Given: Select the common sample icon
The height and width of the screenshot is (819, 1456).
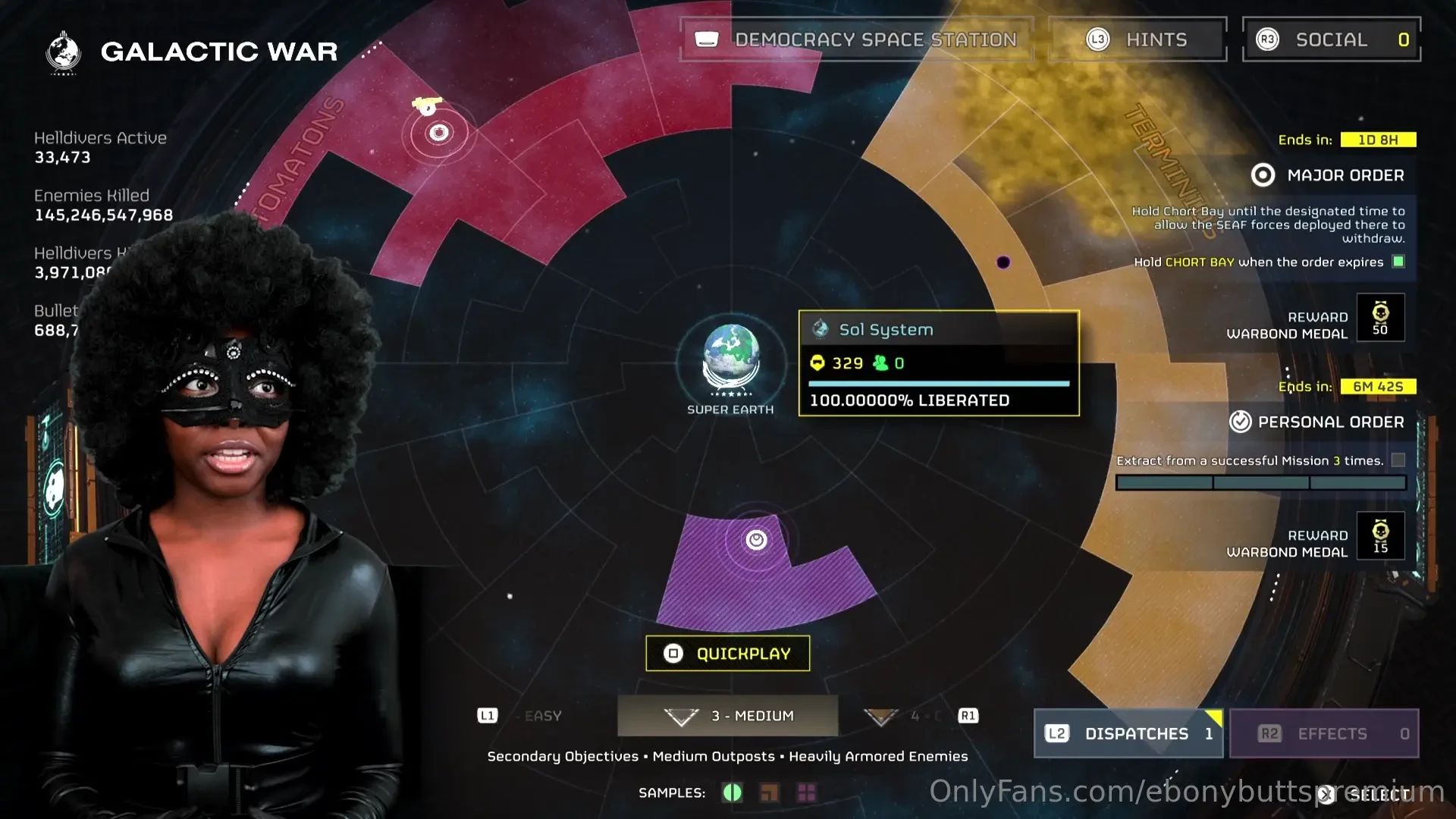Looking at the screenshot, I should click(732, 792).
